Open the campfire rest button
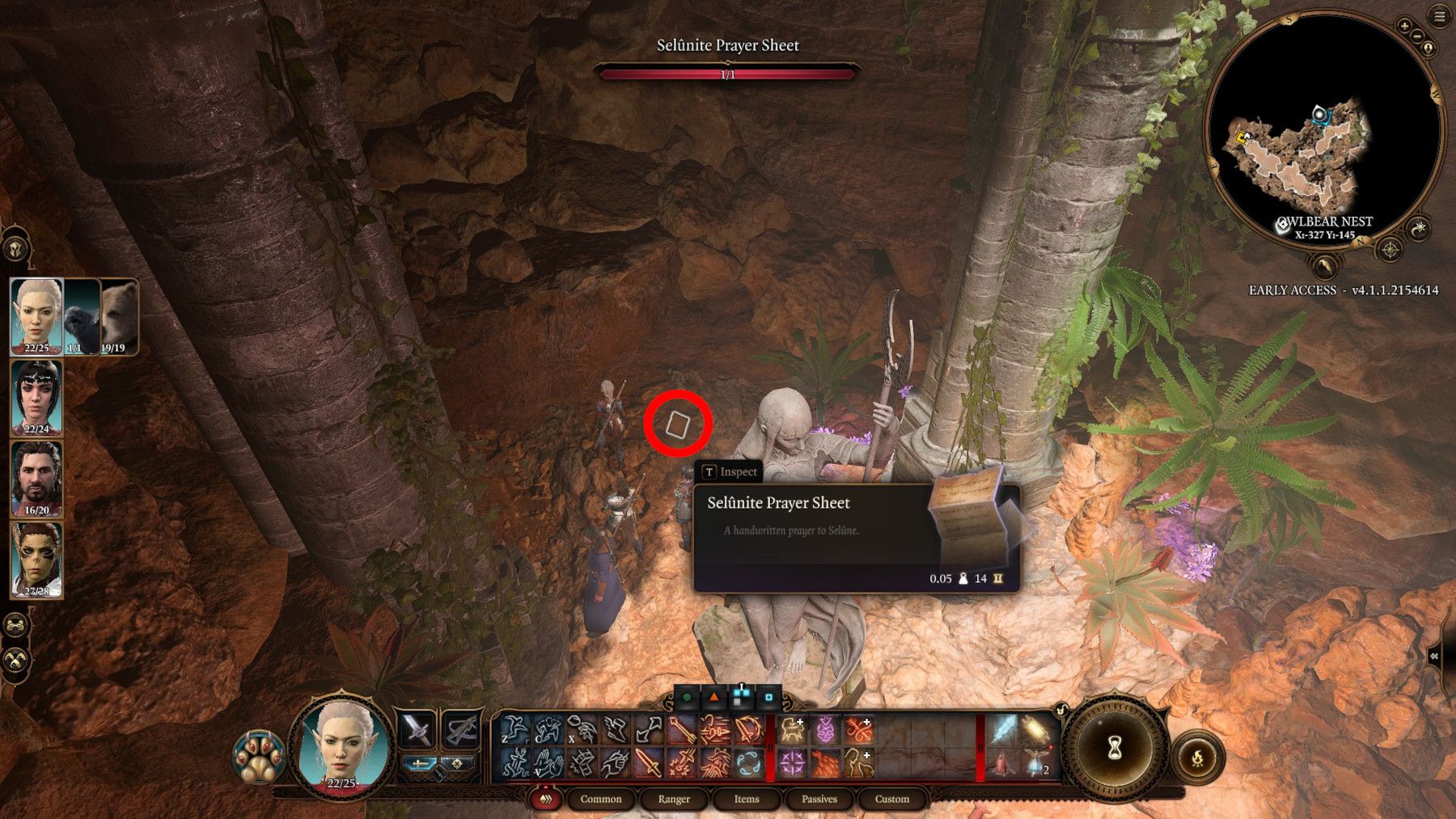Screen dimensions: 1456x819 1197,758
